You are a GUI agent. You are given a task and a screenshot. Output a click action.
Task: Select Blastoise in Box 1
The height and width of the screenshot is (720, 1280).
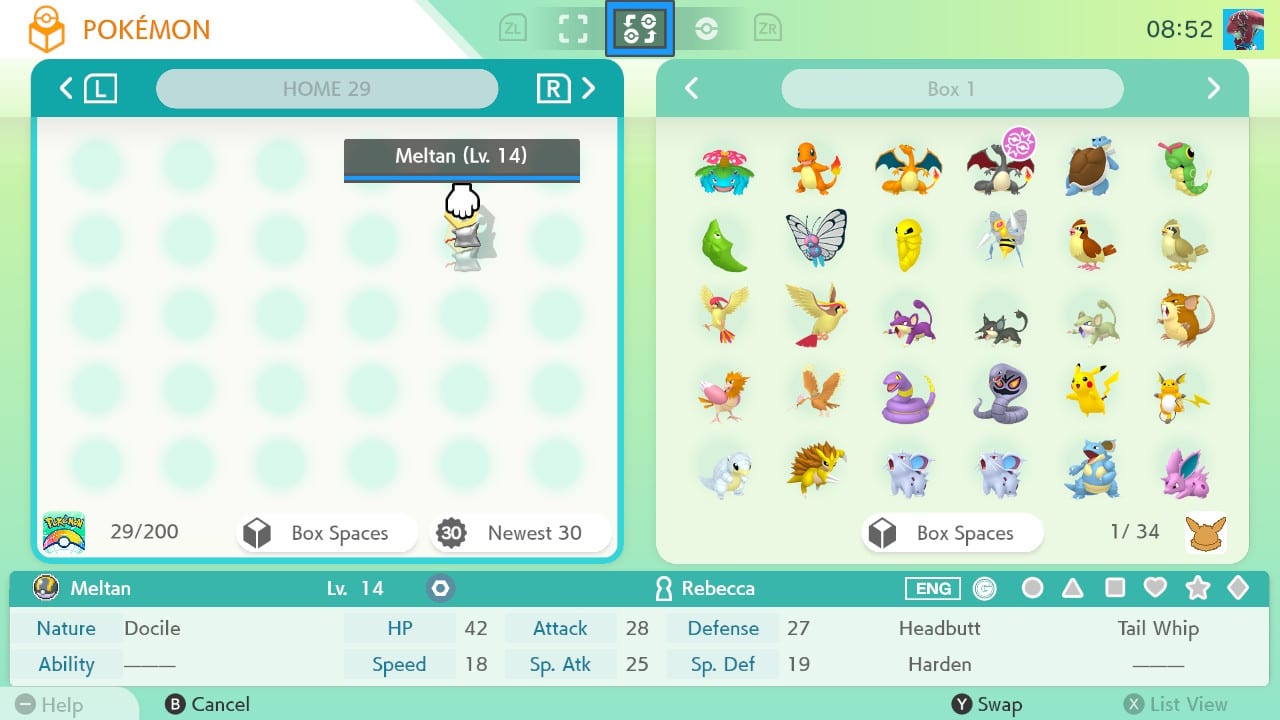click(1092, 168)
